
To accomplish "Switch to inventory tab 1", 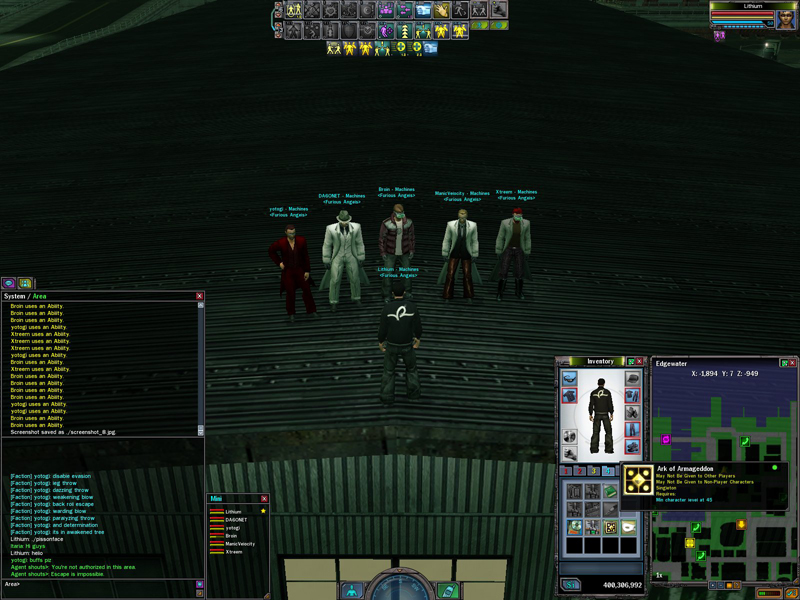I will [566, 470].
